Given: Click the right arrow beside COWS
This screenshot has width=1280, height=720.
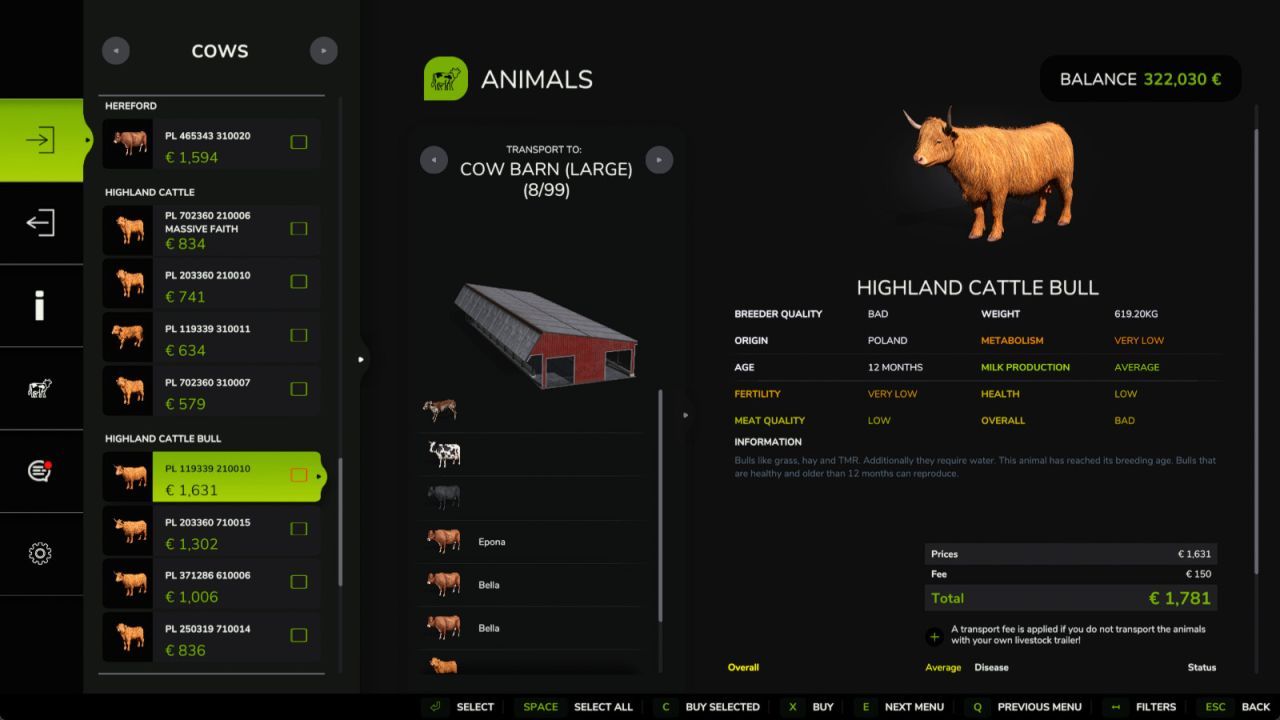Looking at the screenshot, I should click(323, 50).
